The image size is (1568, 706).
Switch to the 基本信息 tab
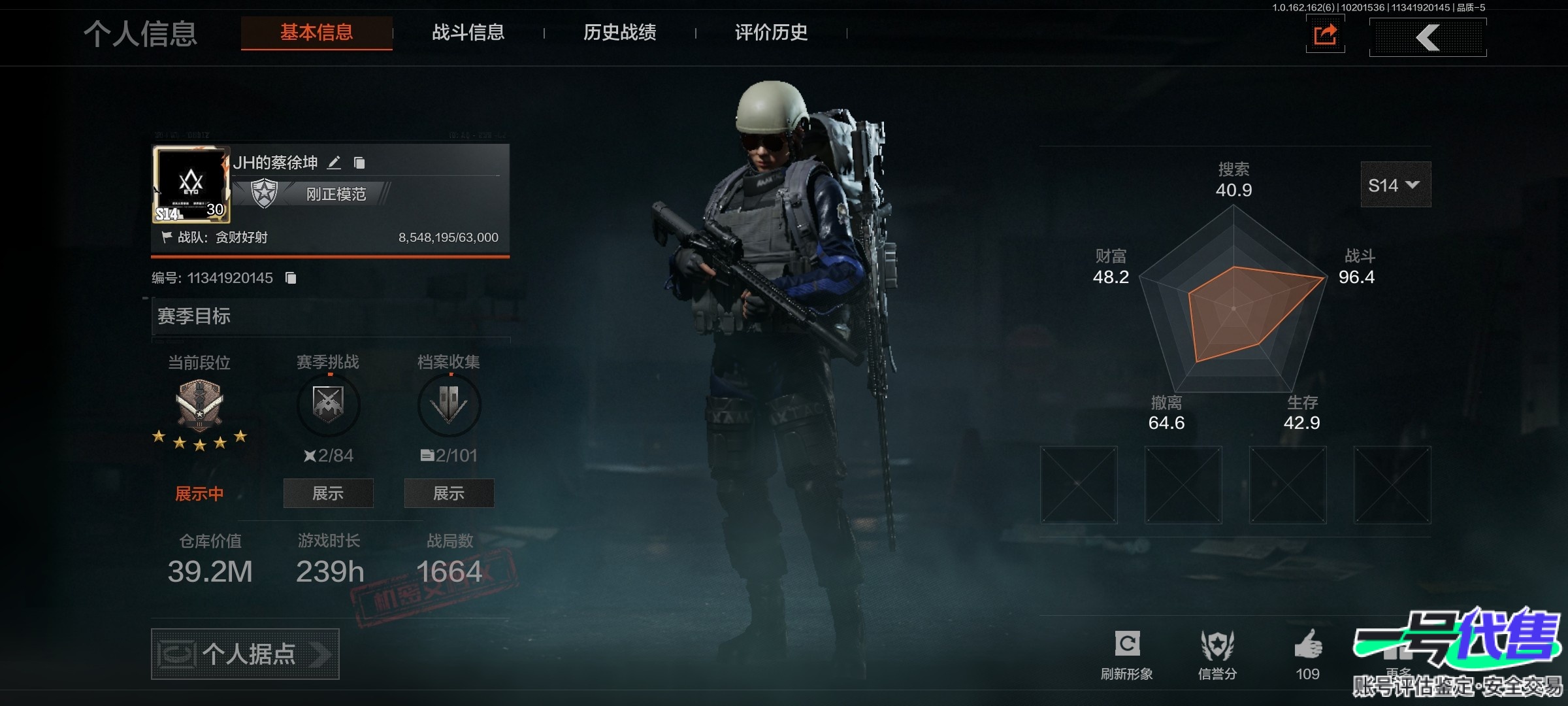(316, 33)
